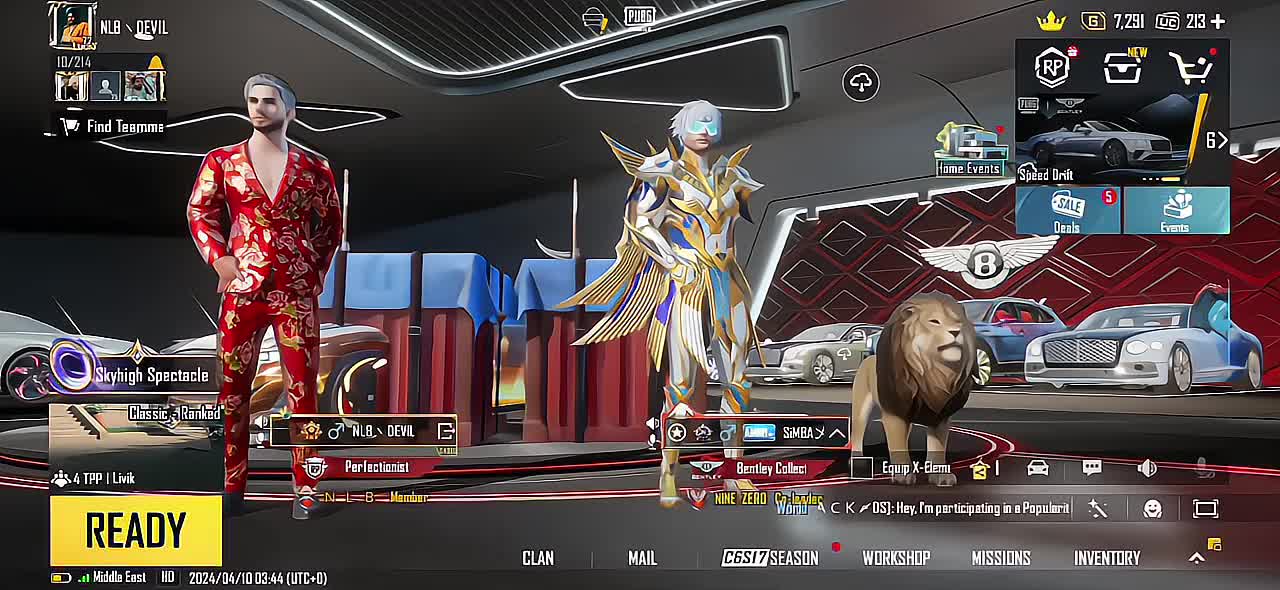Open the Mail inbox
Viewport: 1280px width, 590px height.
point(642,558)
